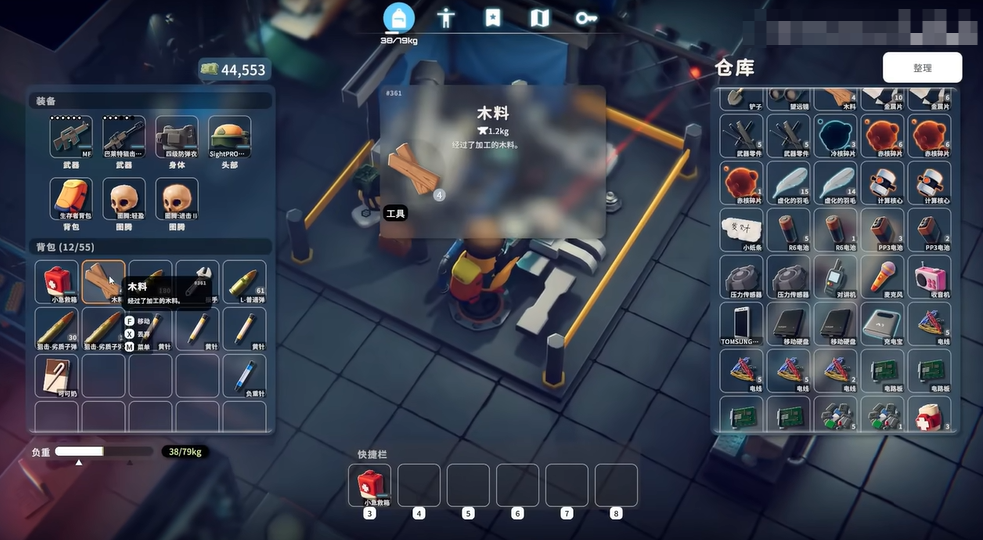Choose the blue syringe in backpack
The height and width of the screenshot is (540, 983).
click(244, 376)
